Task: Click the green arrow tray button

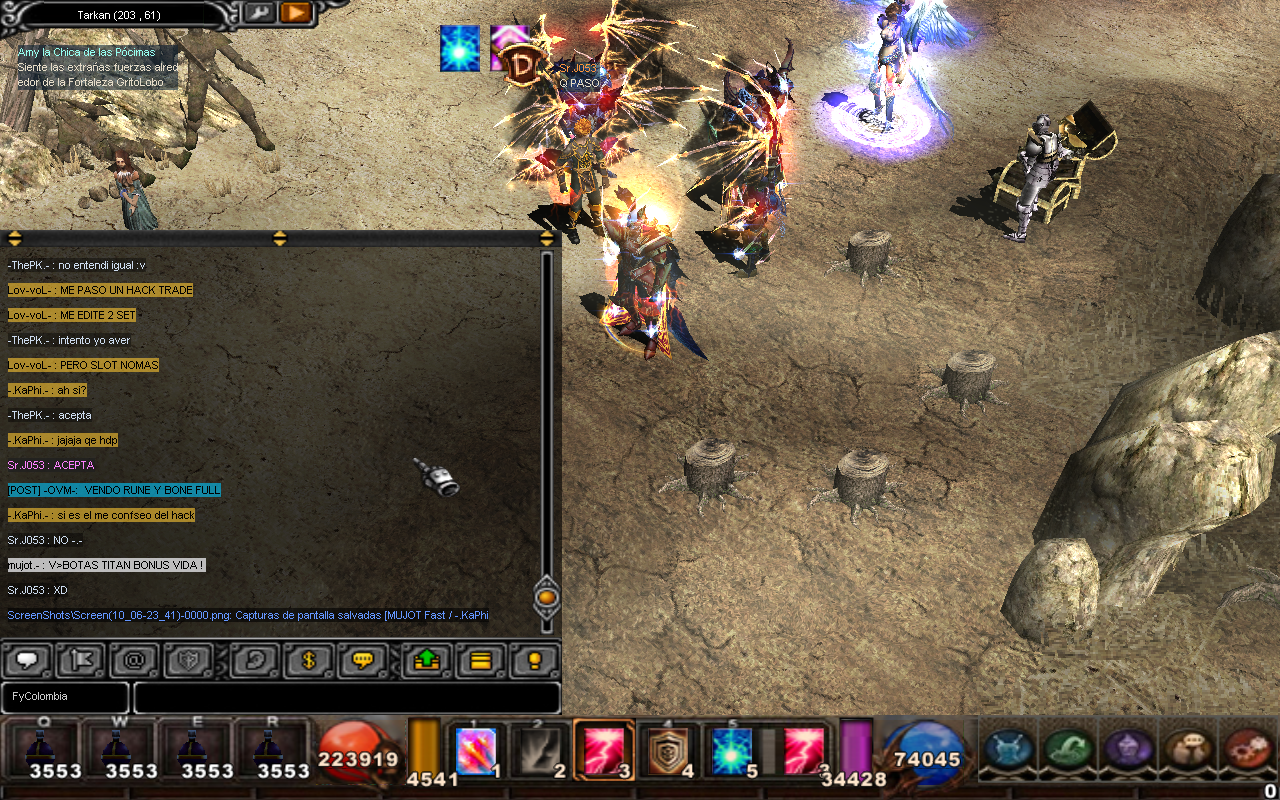Action: pos(427,660)
